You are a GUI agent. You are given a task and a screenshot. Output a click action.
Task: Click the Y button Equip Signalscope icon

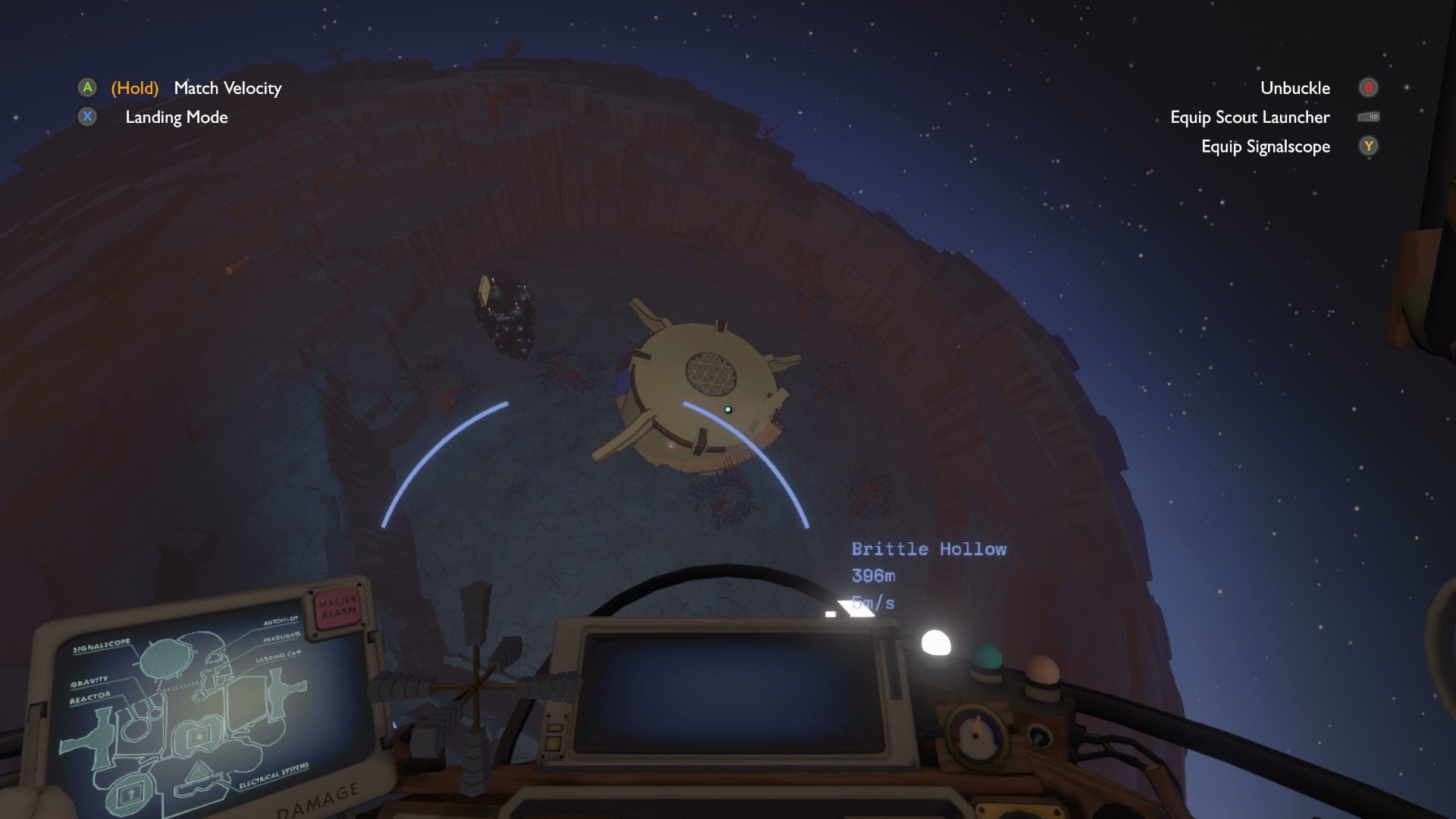click(x=1368, y=146)
